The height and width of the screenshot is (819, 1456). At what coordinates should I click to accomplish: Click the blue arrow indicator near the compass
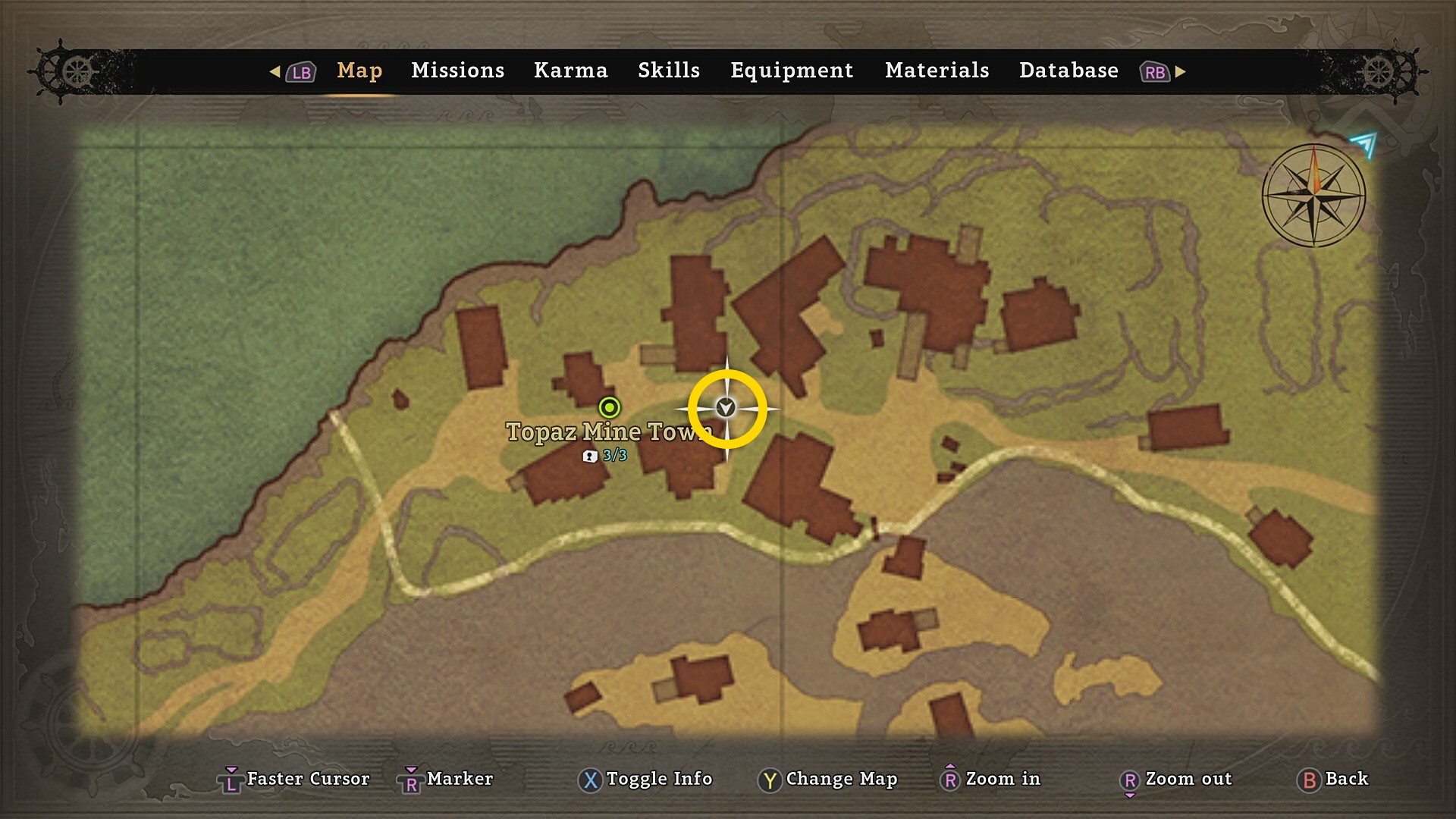1364,143
